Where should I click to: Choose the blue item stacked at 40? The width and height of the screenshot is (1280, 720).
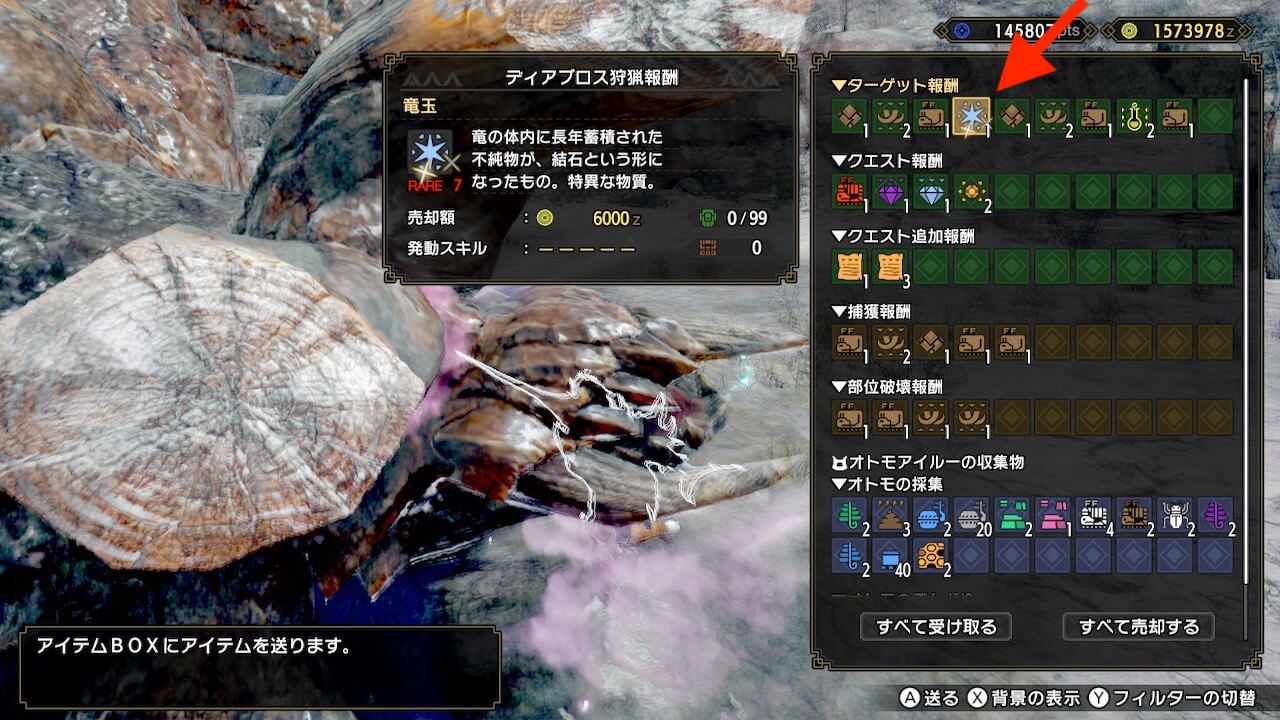(x=890, y=556)
